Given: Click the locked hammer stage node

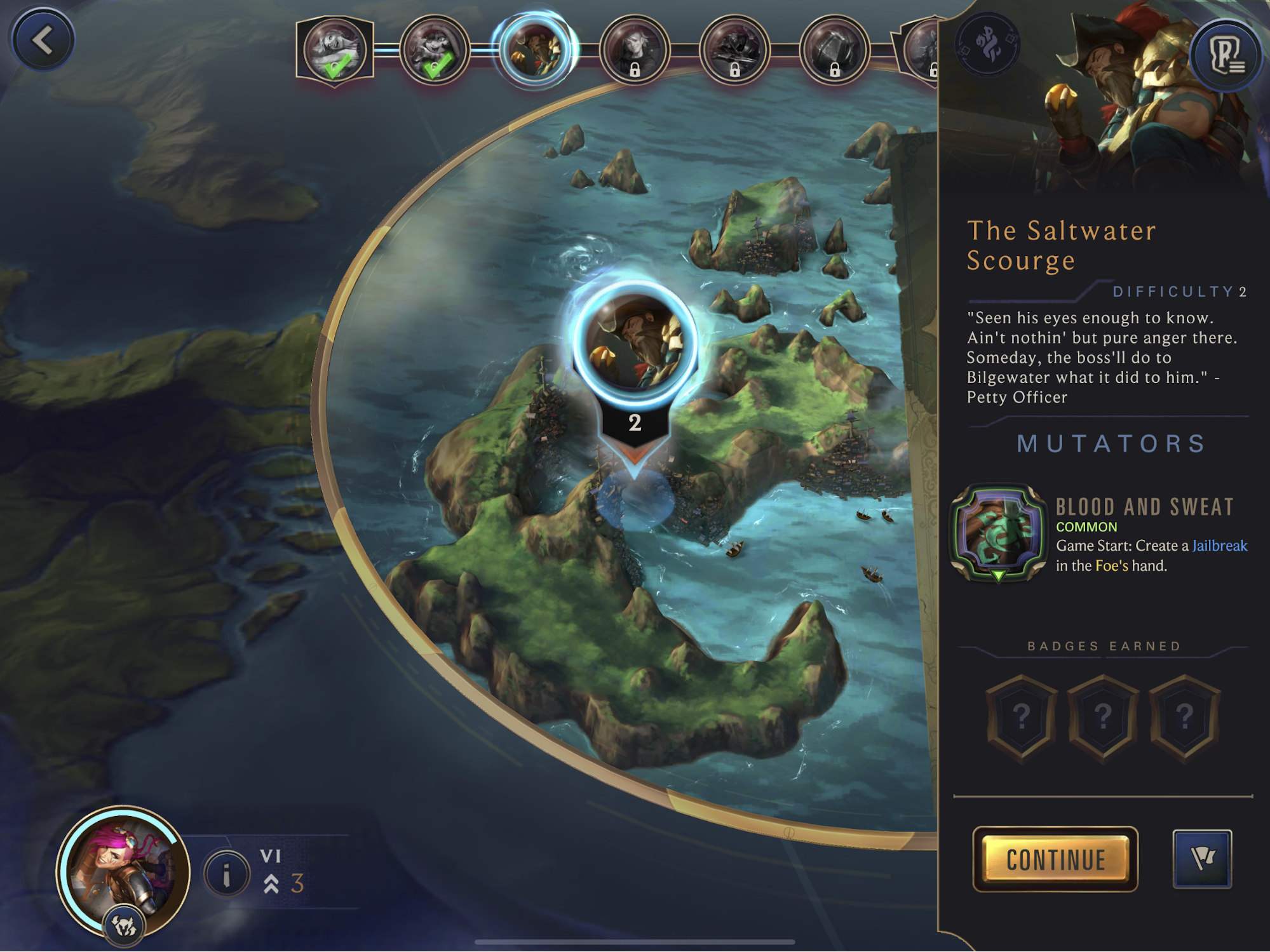Looking at the screenshot, I should (834, 50).
